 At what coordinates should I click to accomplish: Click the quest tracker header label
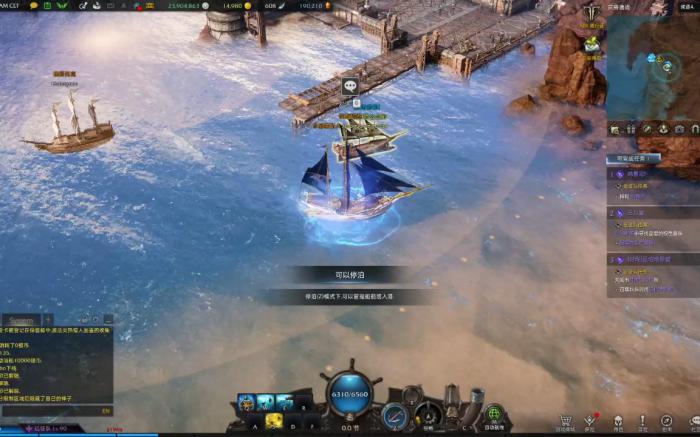click(632, 158)
